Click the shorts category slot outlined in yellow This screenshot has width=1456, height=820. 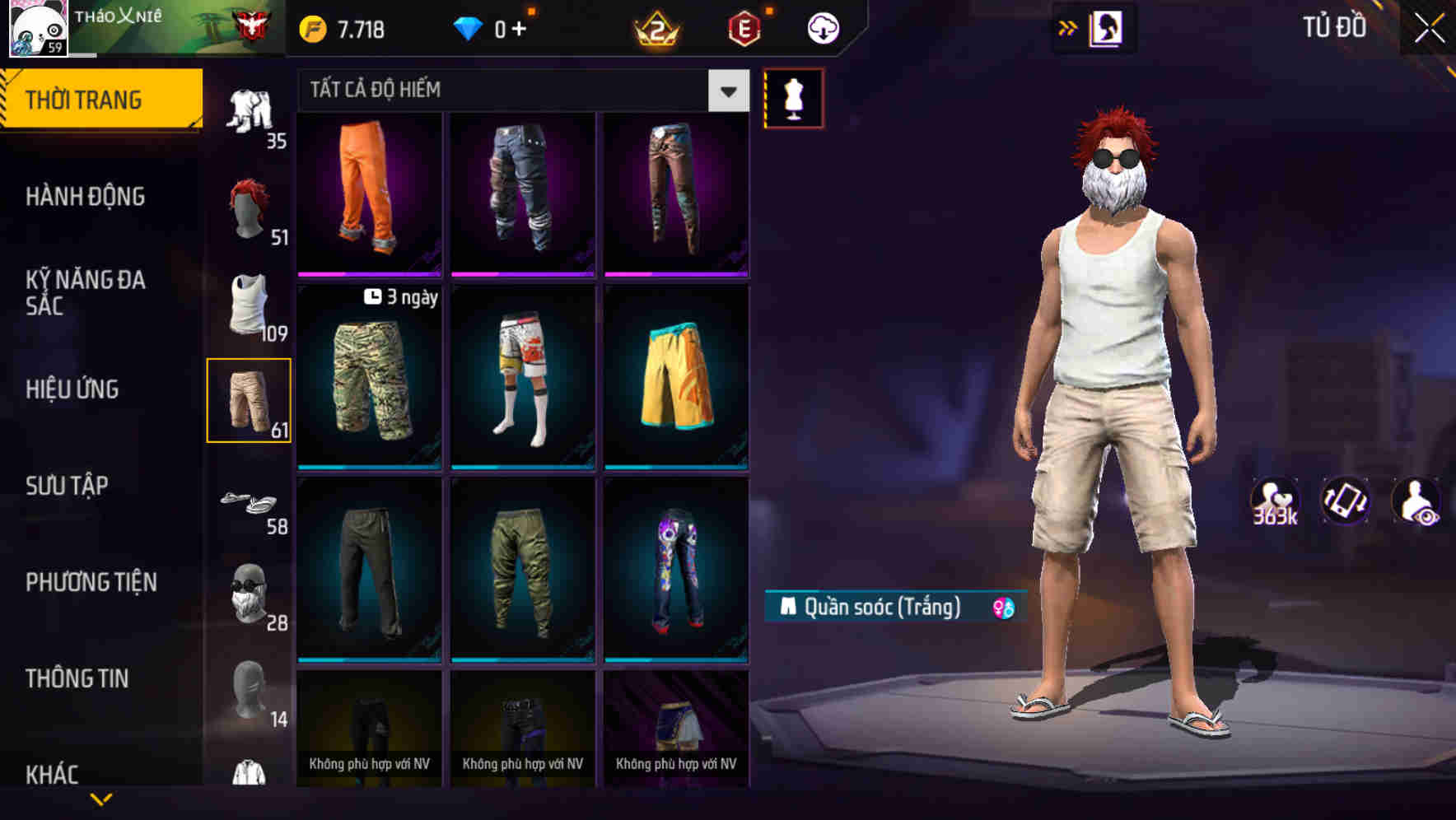point(250,399)
